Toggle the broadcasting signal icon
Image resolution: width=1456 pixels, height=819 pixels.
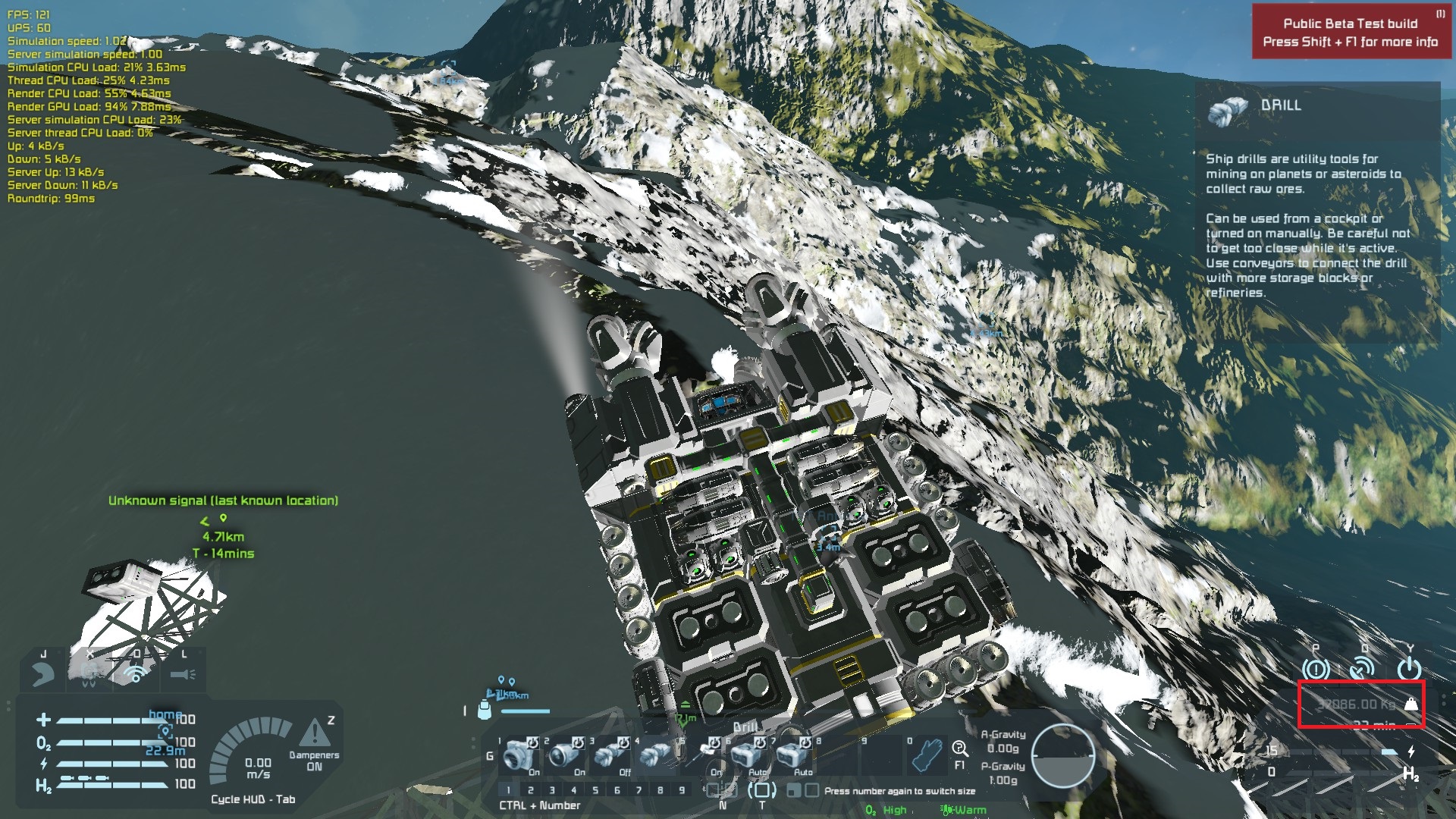136,673
